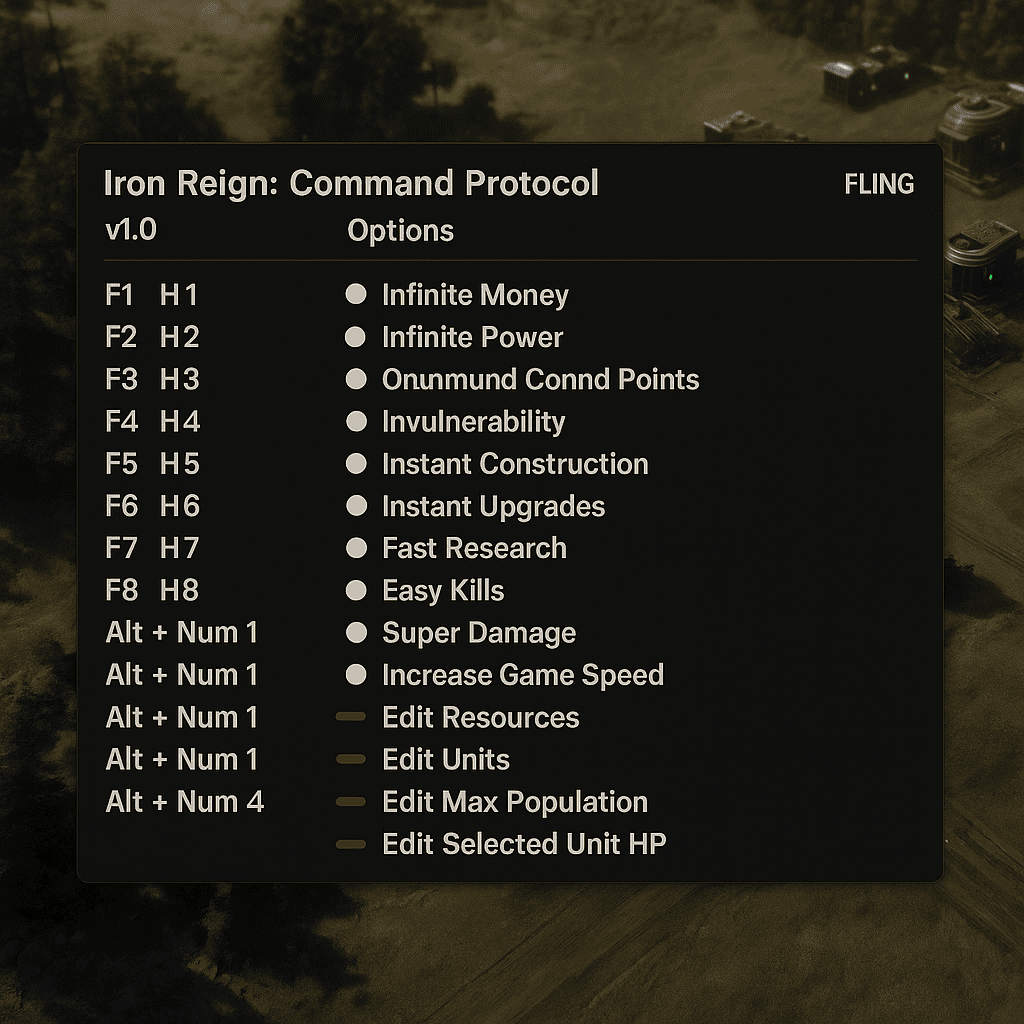The width and height of the screenshot is (1024, 1024).
Task: Toggle Instant Upgrades on
Action: click(x=356, y=506)
